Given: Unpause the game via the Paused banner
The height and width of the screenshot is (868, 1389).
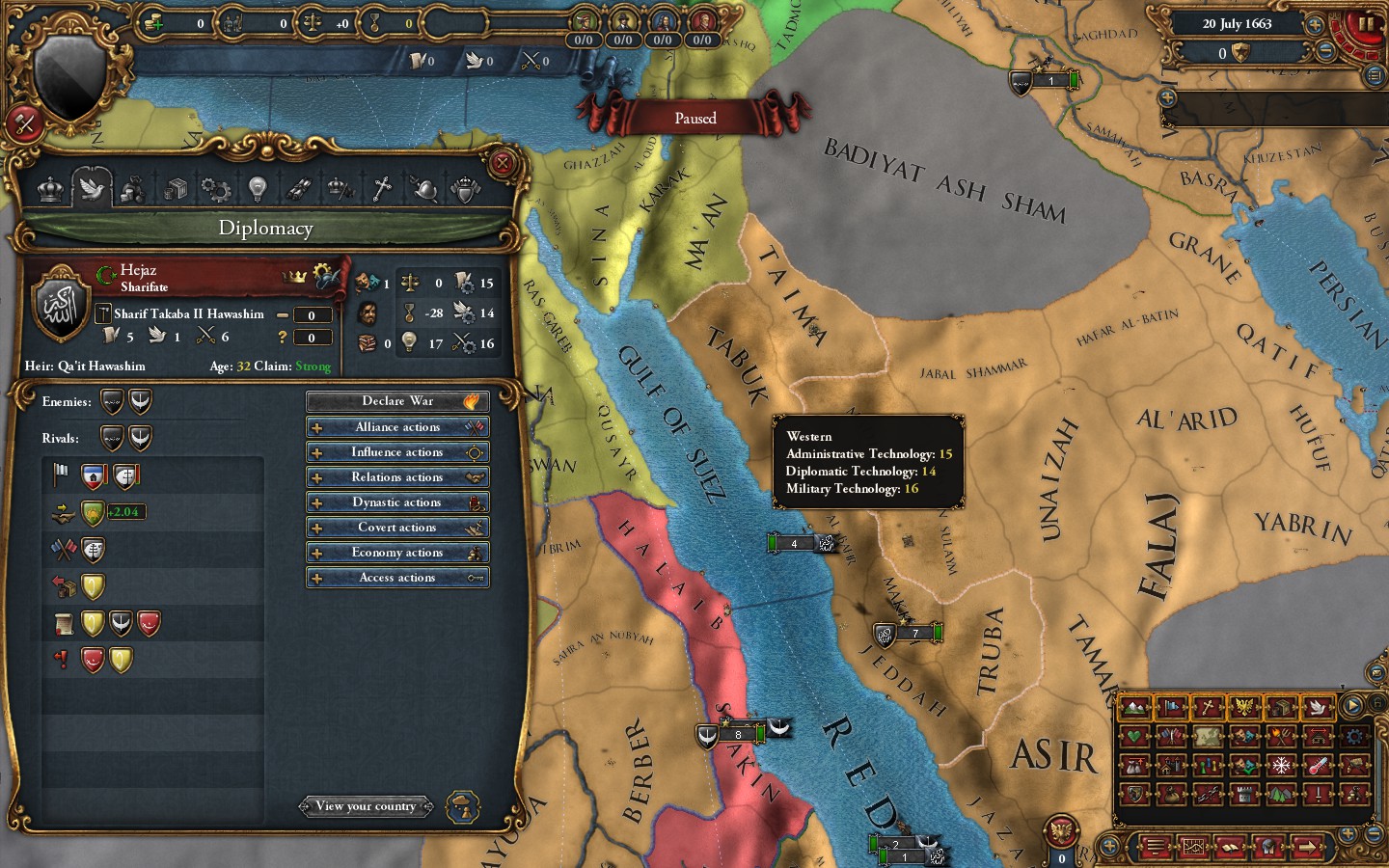Looking at the screenshot, I should 694,118.
